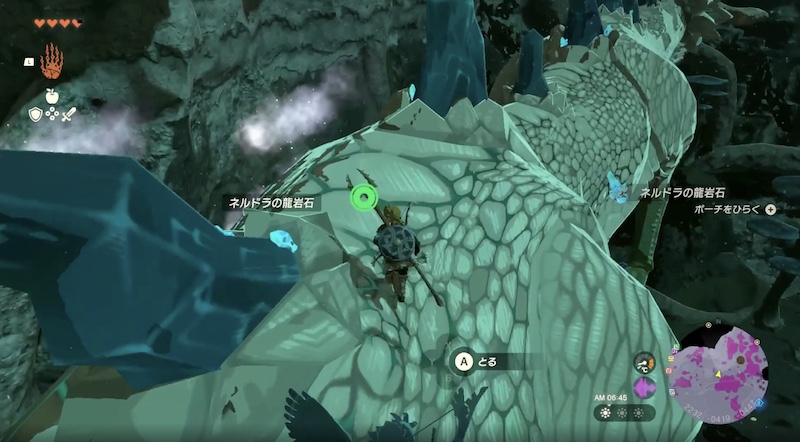Click the purple sound wave noise meter
The height and width of the screenshot is (442, 800).
pos(646,388)
